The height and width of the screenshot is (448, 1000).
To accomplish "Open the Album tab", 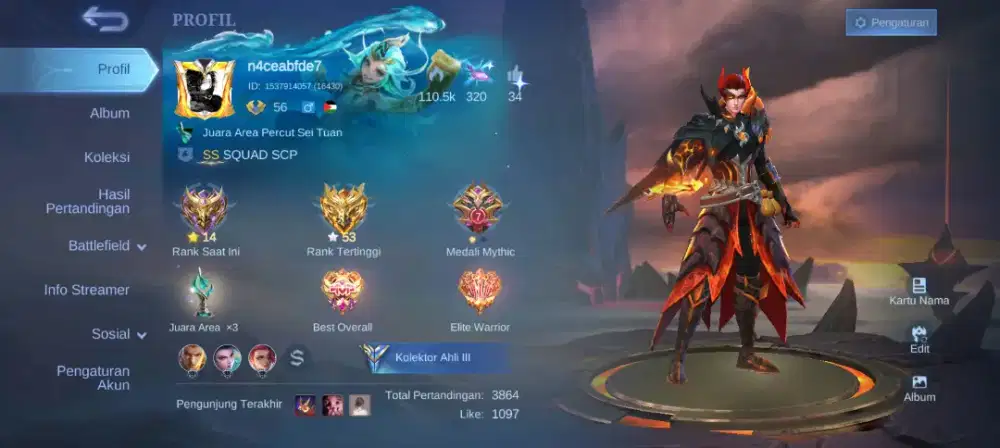I will [110, 113].
